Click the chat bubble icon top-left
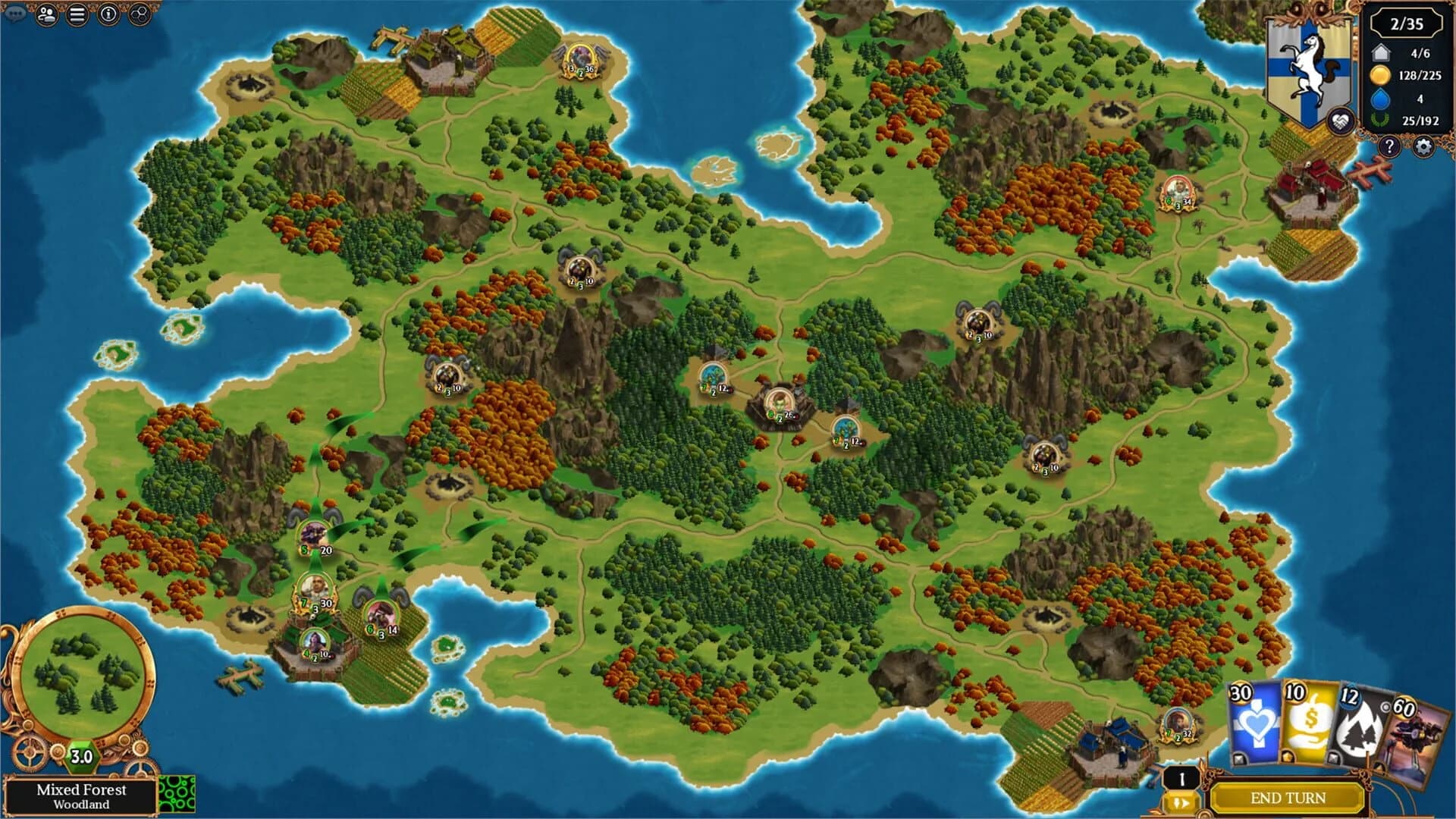Image resolution: width=1456 pixels, height=819 pixels. click(x=14, y=12)
